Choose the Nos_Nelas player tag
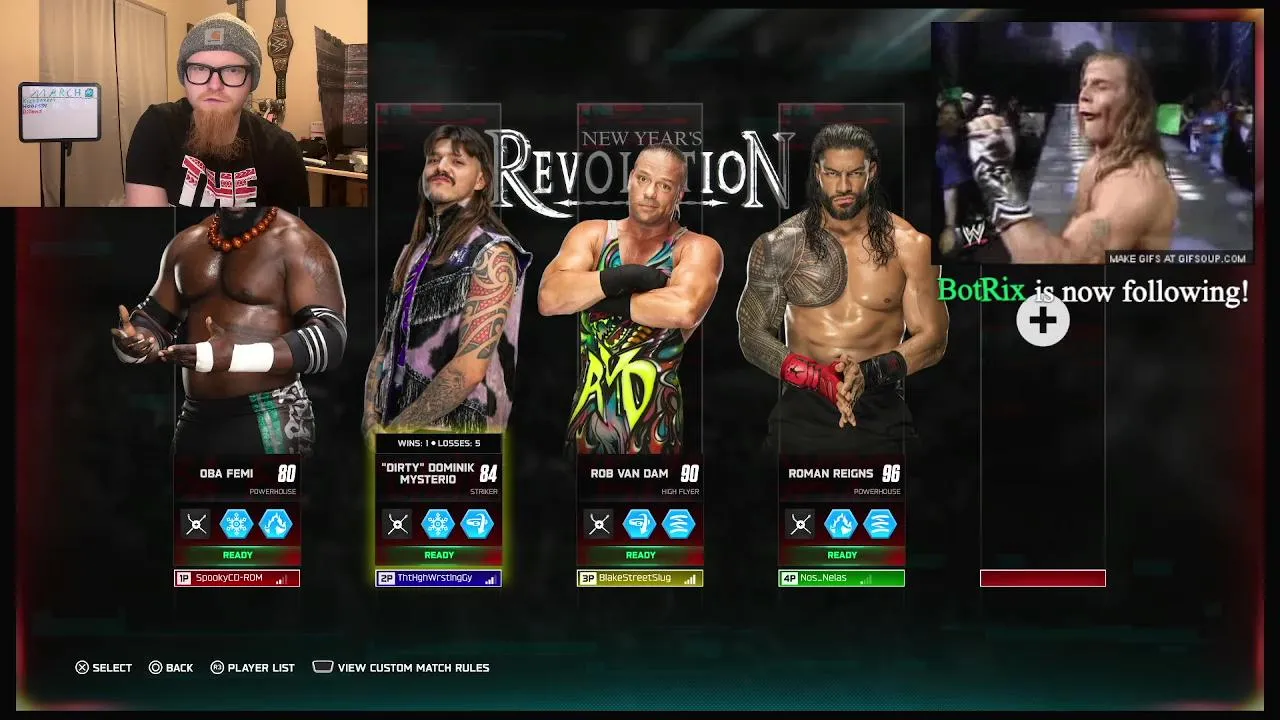This screenshot has height=720, width=1280. point(841,578)
